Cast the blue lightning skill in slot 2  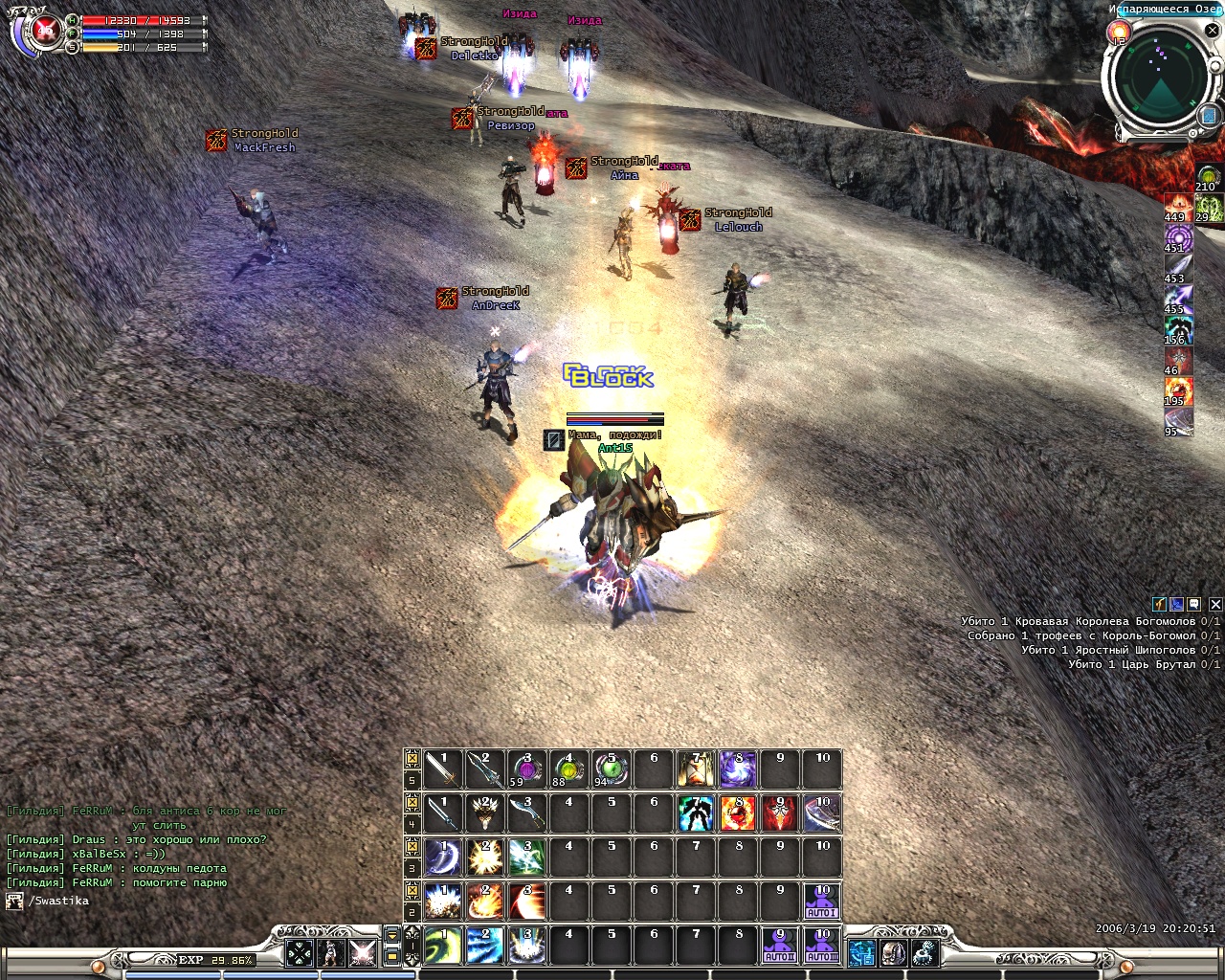coord(484,946)
